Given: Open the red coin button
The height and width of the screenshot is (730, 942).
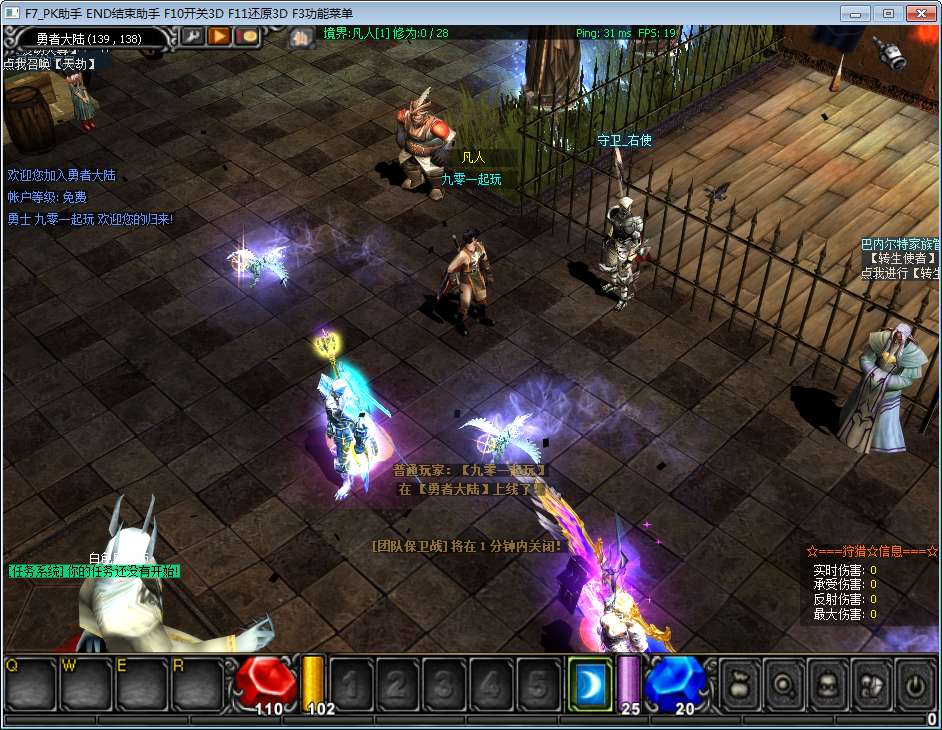Looking at the screenshot, I should pyautogui.click(x=246, y=36).
